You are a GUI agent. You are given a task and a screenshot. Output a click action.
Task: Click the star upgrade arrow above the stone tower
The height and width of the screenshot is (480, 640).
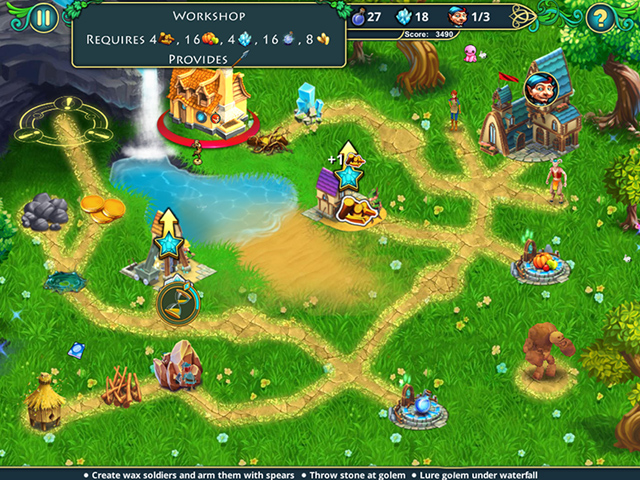[167, 237]
